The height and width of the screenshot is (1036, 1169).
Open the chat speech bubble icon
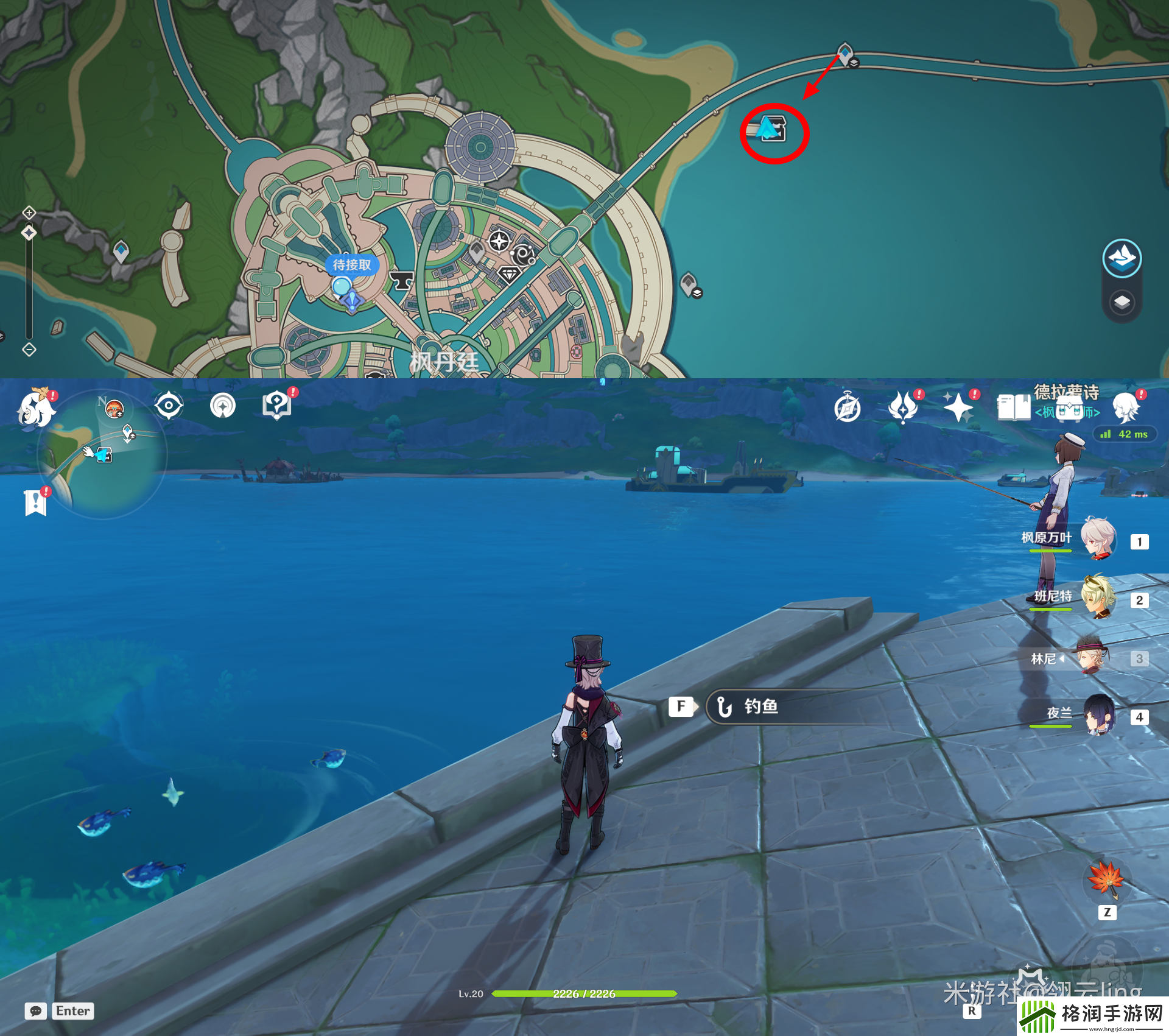point(36,1011)
